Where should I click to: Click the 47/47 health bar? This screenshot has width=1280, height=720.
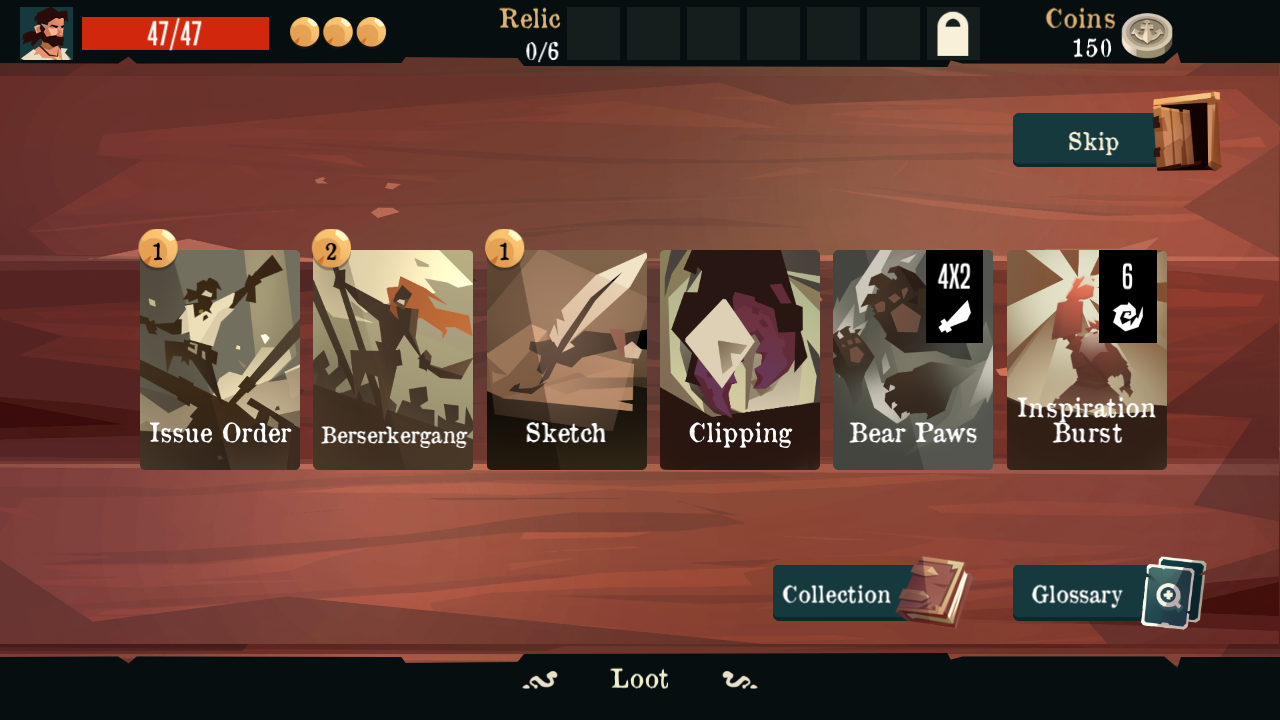point(176,32)
